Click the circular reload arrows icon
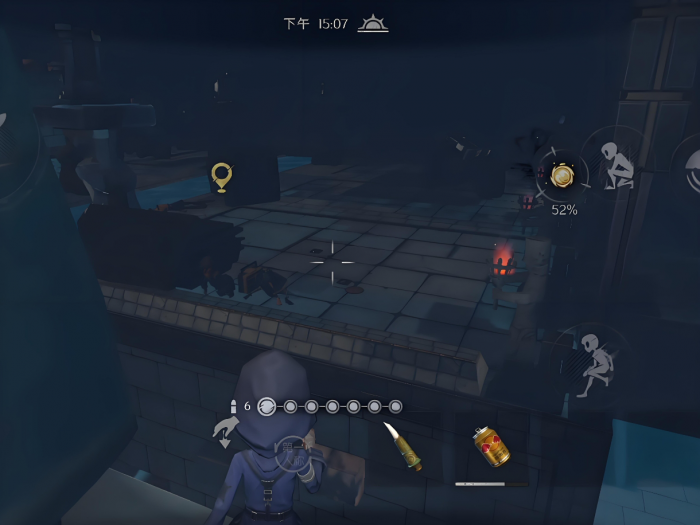700x525 pixels. point(267,406)
